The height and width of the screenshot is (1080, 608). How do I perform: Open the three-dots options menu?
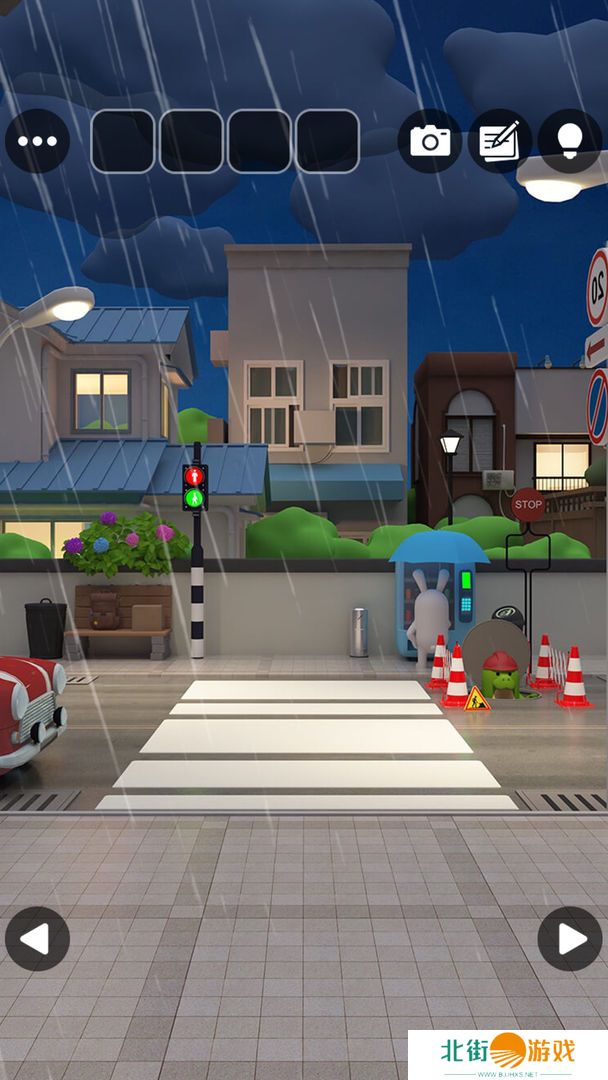click(37, 141)
